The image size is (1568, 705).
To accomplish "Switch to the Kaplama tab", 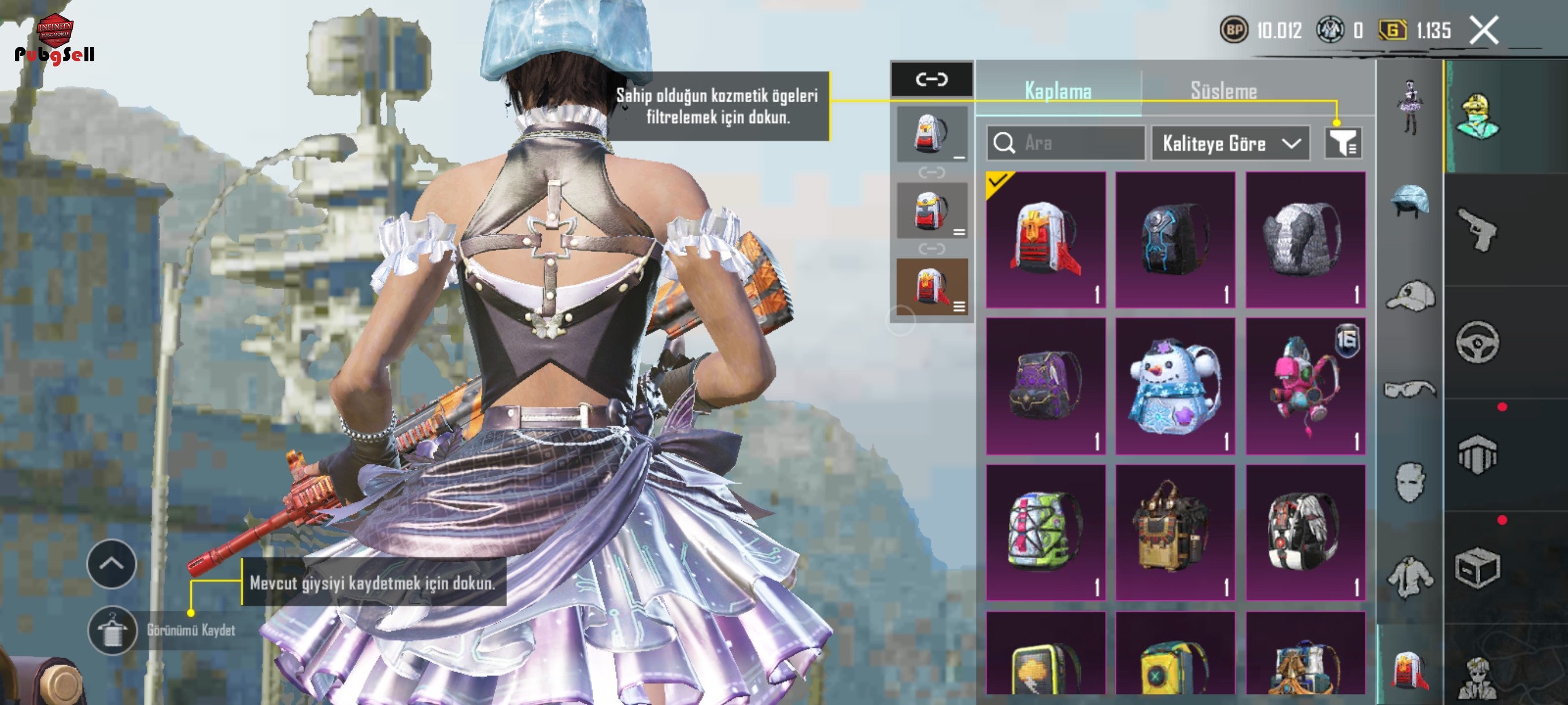I will click(1058, 91).
